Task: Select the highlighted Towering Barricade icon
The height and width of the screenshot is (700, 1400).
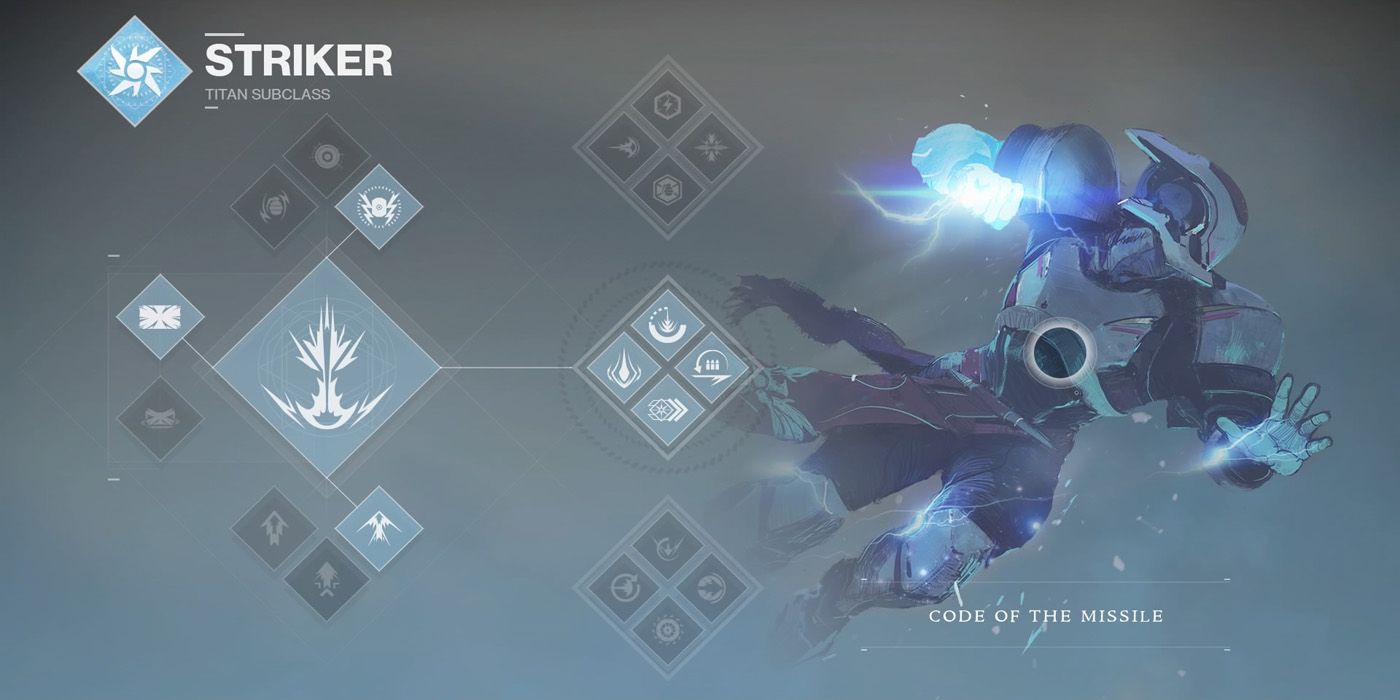Action: [x=160, y=317]
